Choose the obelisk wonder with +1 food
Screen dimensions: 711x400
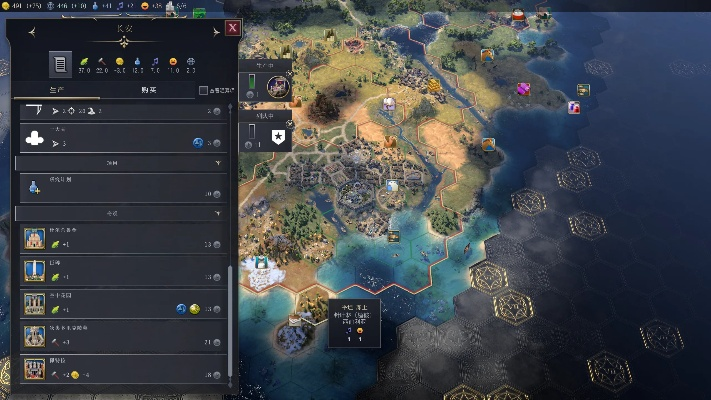click(120, 272)
